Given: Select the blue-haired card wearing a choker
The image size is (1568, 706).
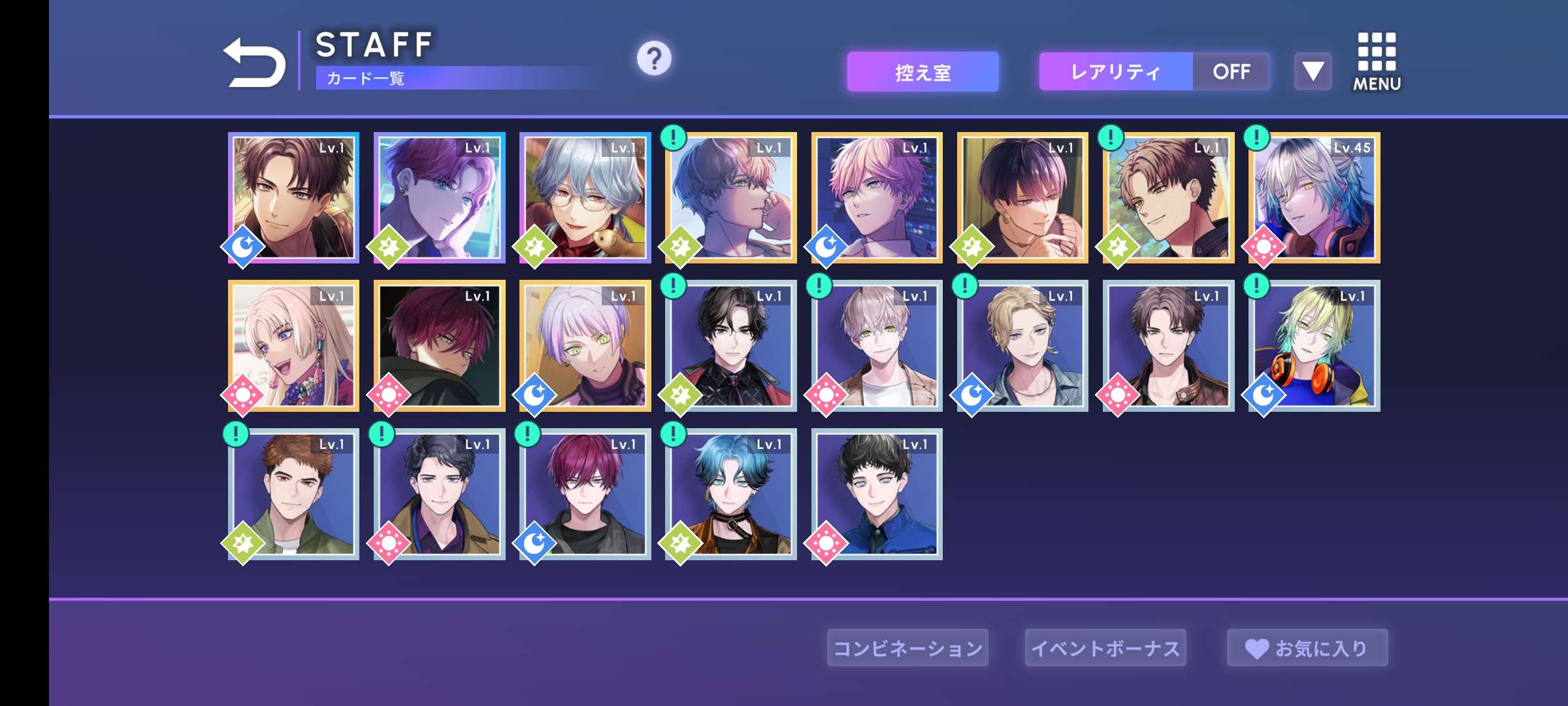Looking at the screenshot, I should (x=730, y=494).
